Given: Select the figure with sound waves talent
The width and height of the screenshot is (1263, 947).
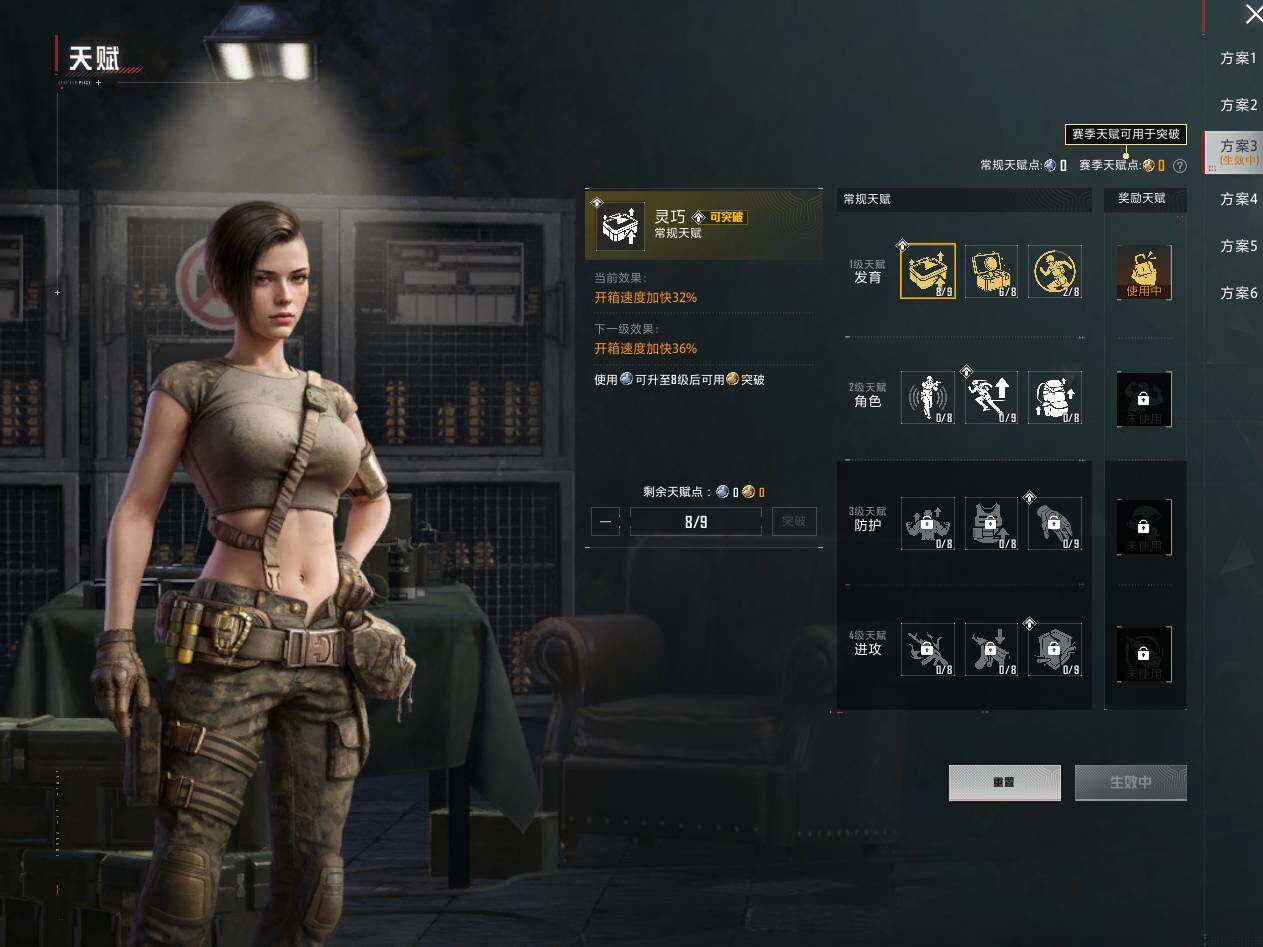Looking at the screenshot, I should pyautogui.click(x=928, y=397).
